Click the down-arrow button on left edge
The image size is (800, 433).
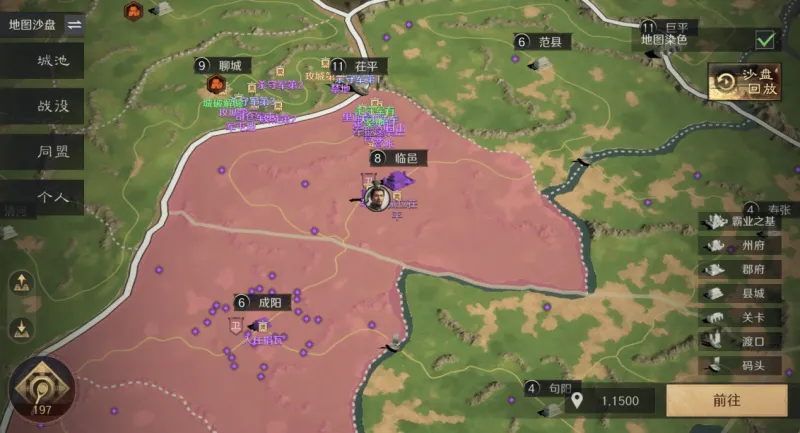coord(19,328)
